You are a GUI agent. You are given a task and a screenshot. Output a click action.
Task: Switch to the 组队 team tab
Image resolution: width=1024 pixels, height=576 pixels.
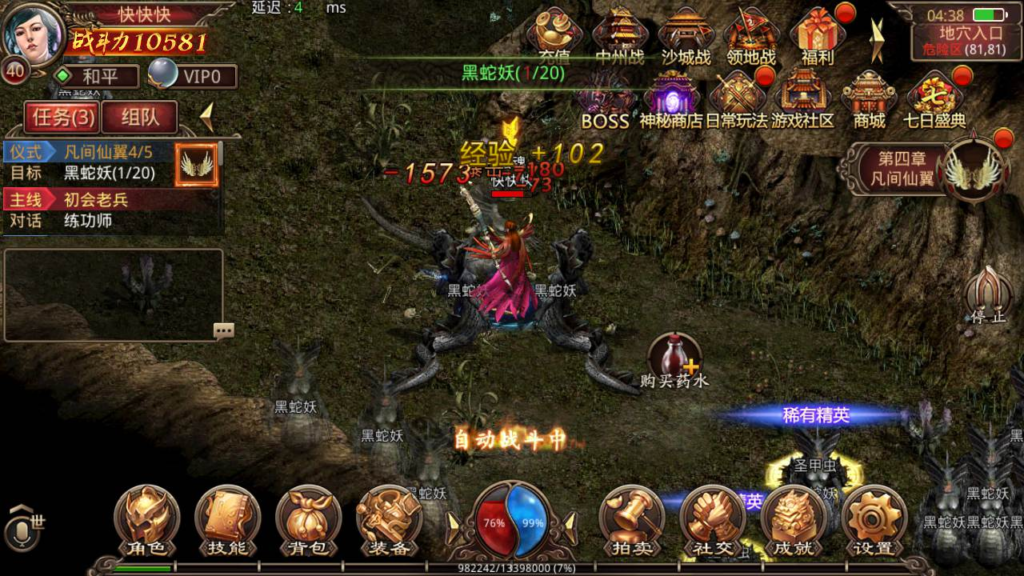[x=139, y=117]
